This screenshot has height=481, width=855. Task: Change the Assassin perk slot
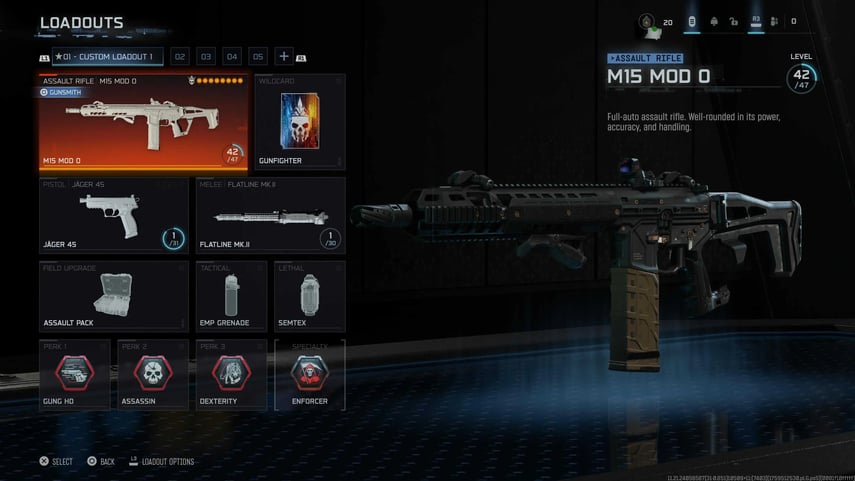tap(153, 375)
